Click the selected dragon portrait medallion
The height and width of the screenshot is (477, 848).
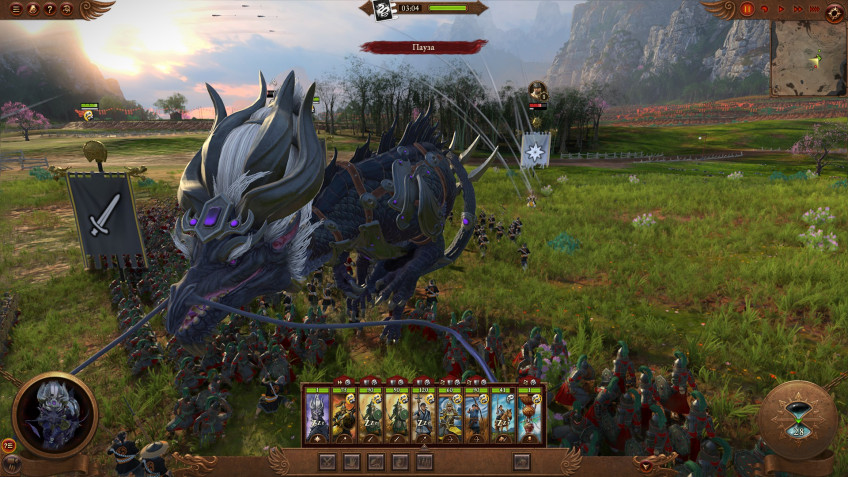pyautogui.click(x=54, y=414)
